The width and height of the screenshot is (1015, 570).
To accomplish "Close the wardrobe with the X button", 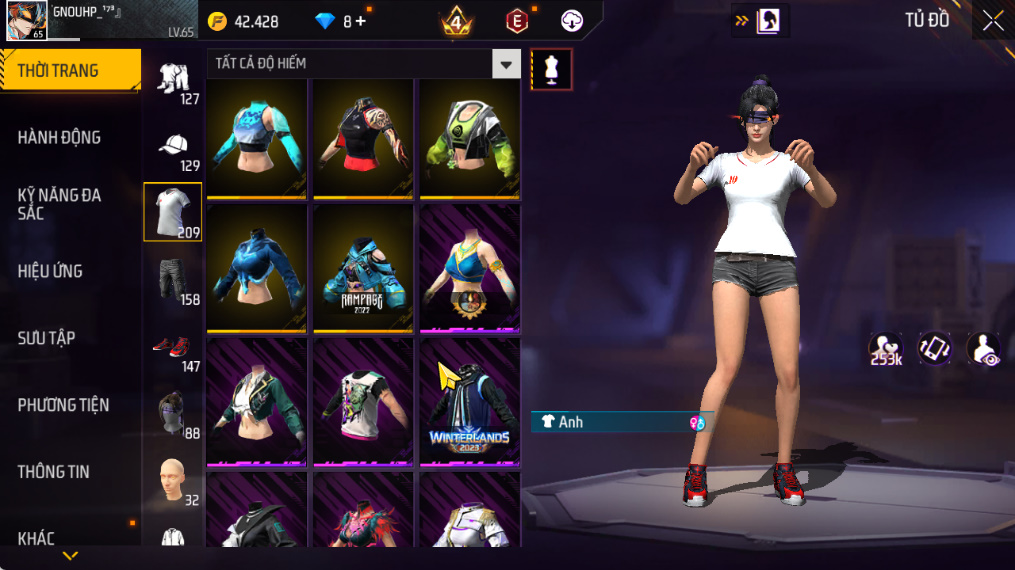I will click(x=992, y=20).
